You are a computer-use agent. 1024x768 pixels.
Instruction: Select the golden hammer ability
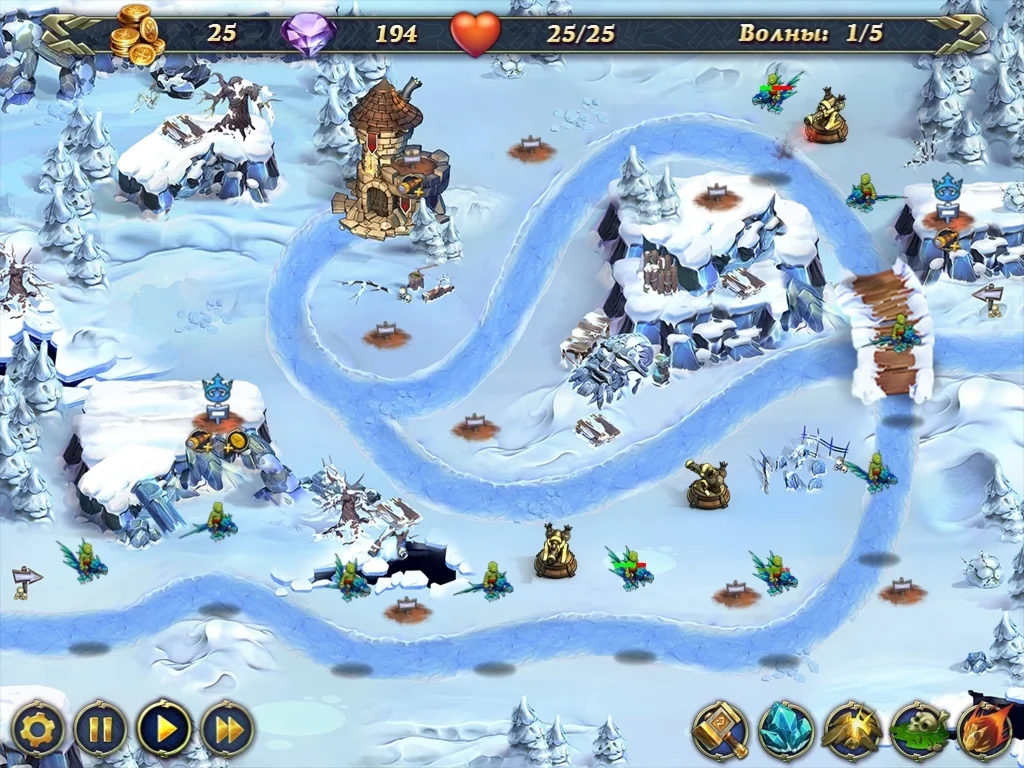720,729
